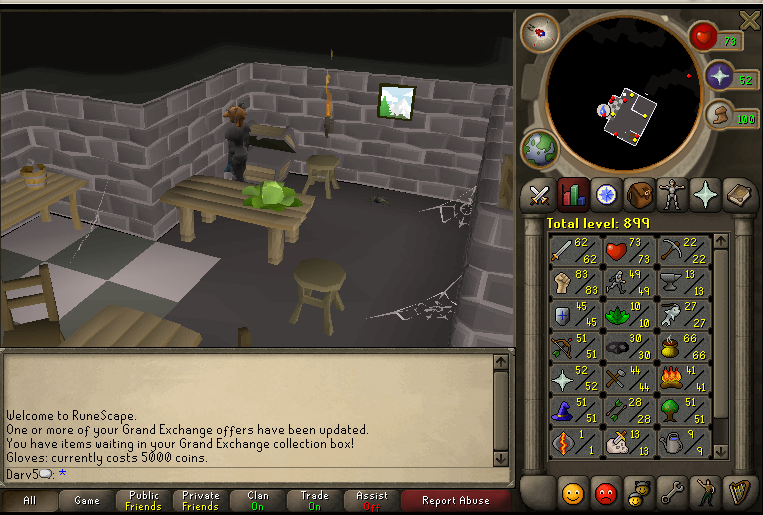The width and height of the screenshot is (763, 515).
Task: Switch to the emotes tab
Action: pyautogui.click(x=705, y=493)
